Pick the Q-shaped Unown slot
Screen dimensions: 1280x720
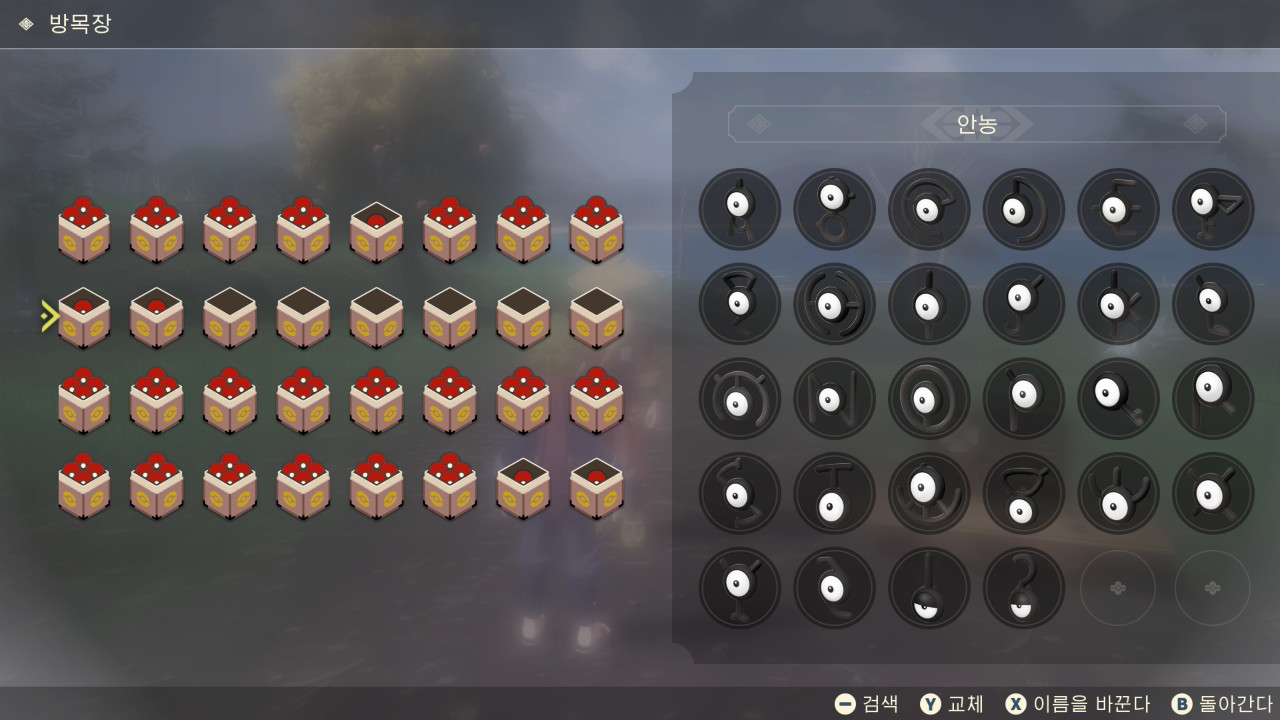(x=1118, y=399)
